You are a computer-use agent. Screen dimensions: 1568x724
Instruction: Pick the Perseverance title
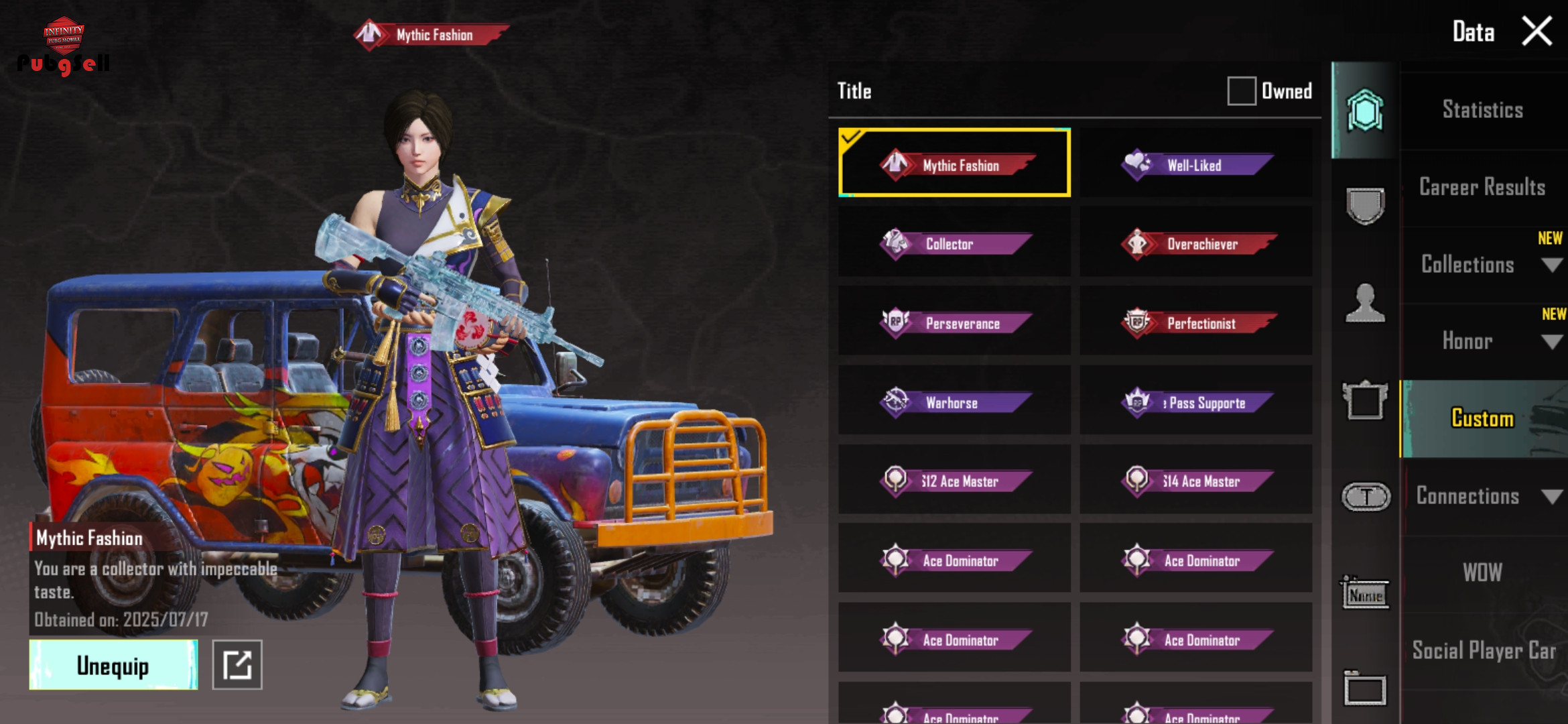tap(954, 322)
